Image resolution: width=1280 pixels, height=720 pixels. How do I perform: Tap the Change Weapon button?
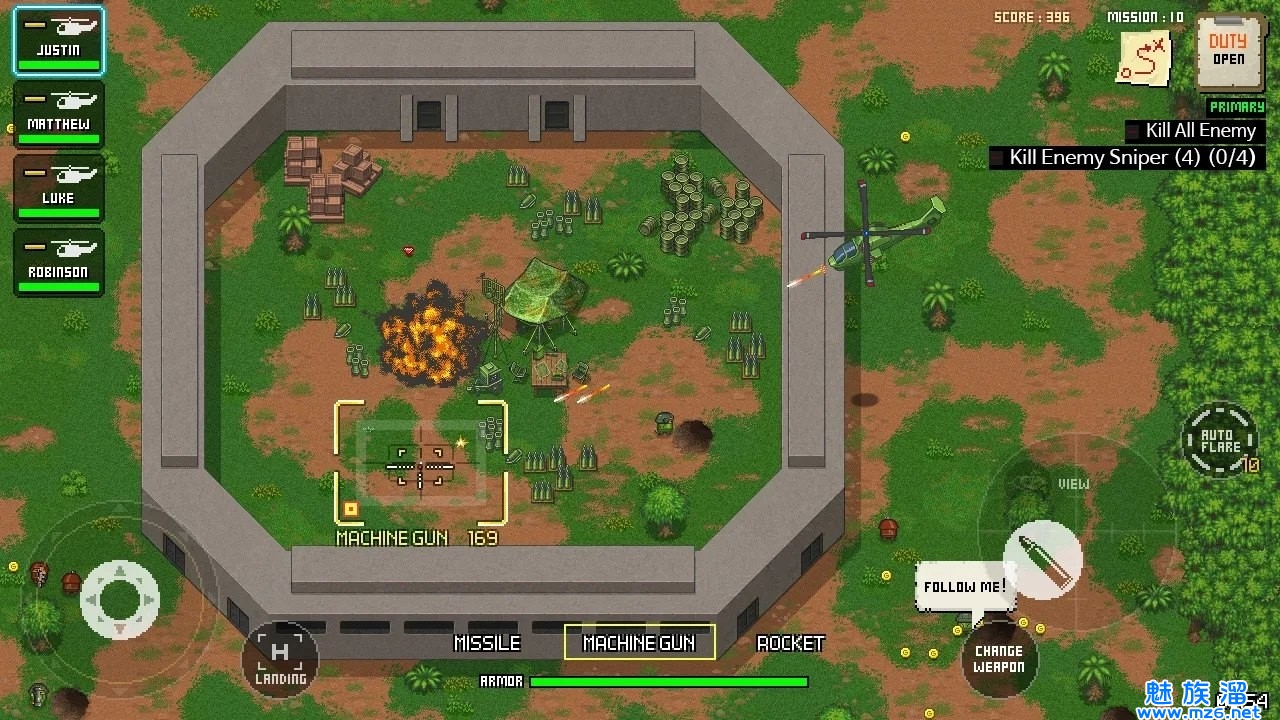click(x=999, y=659)
